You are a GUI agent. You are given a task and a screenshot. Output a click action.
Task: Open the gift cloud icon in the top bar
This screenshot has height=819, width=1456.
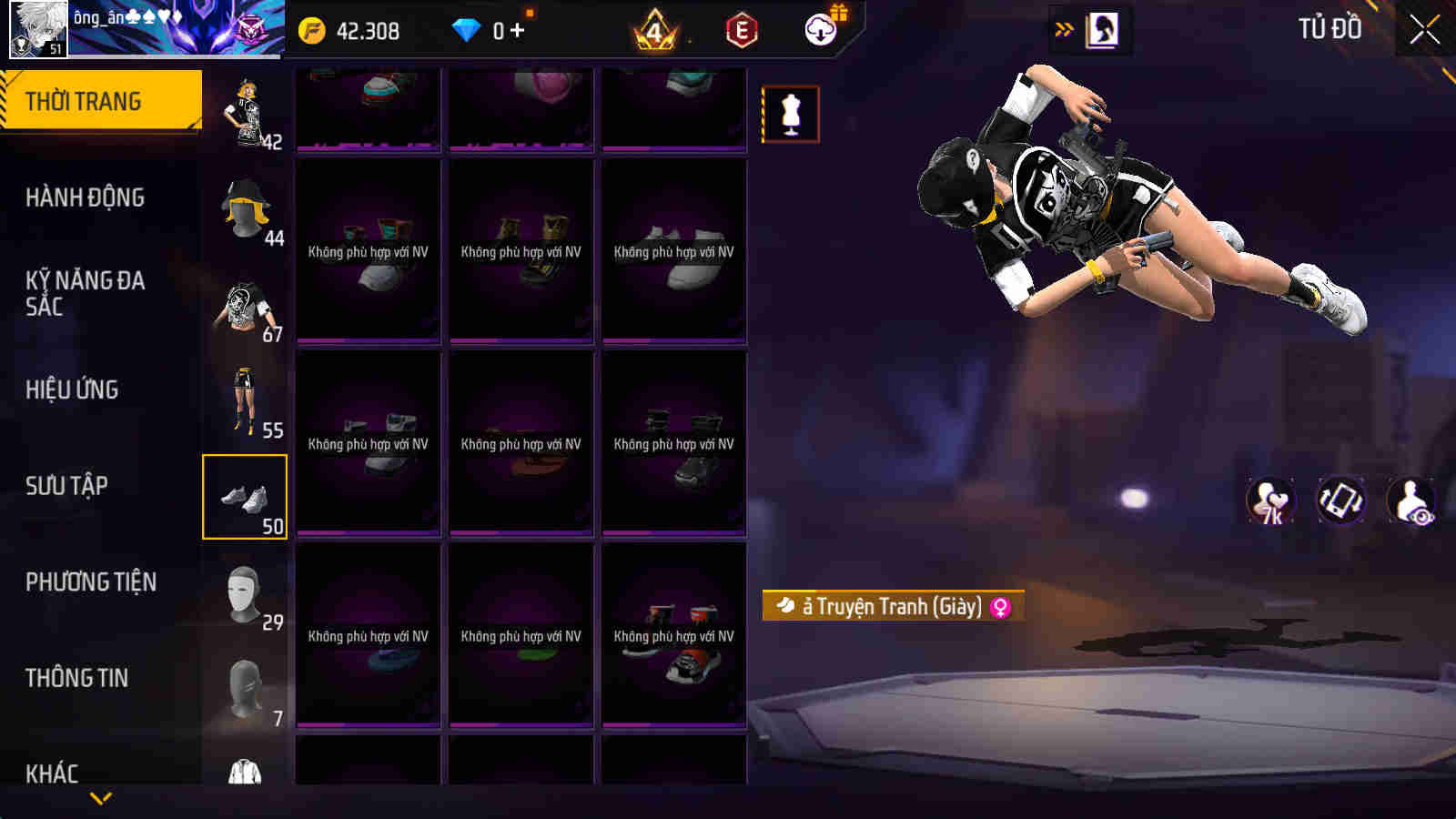(x=822, y=30)
